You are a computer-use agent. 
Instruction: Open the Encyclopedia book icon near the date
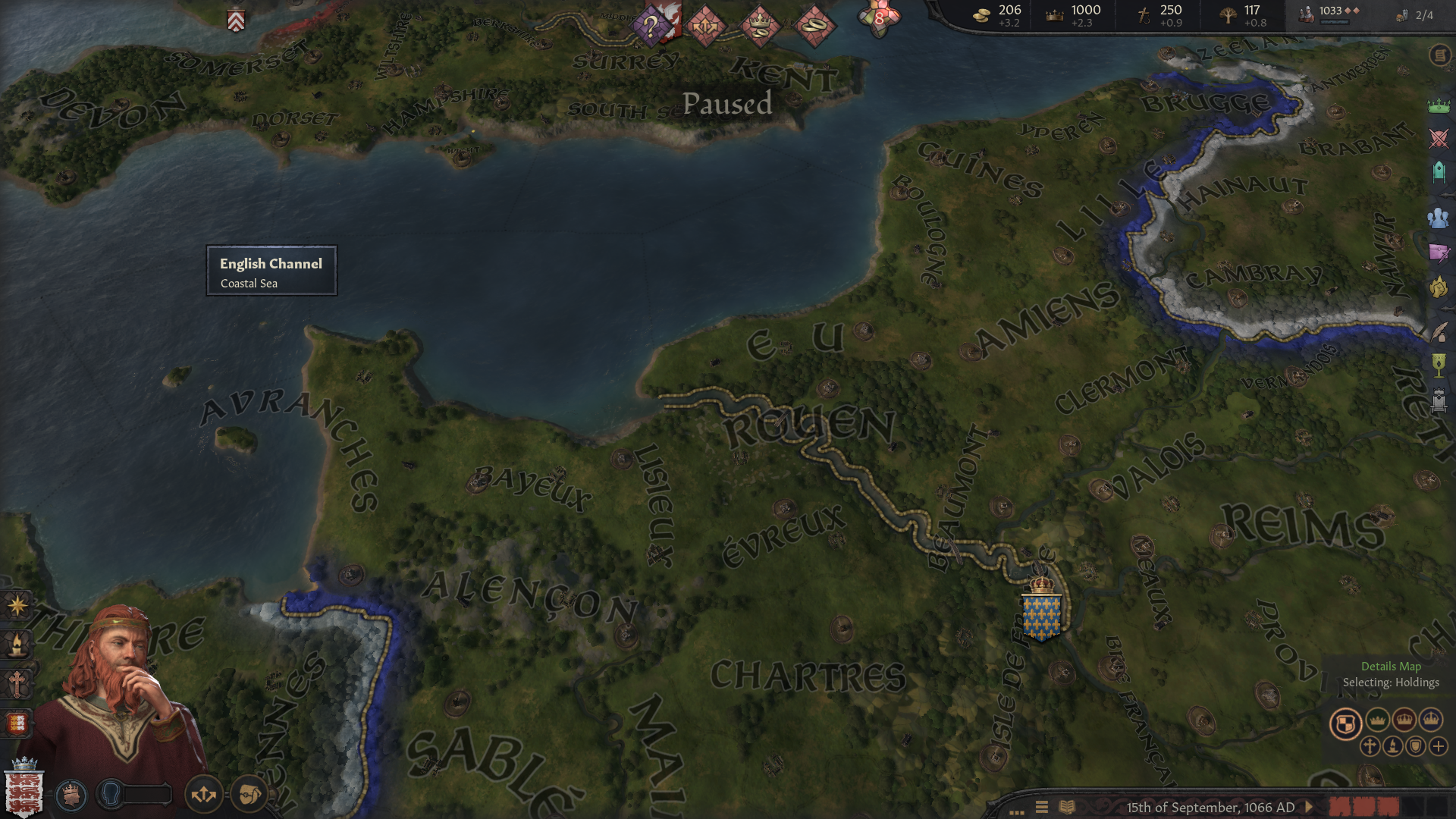tap(1068, 807)
